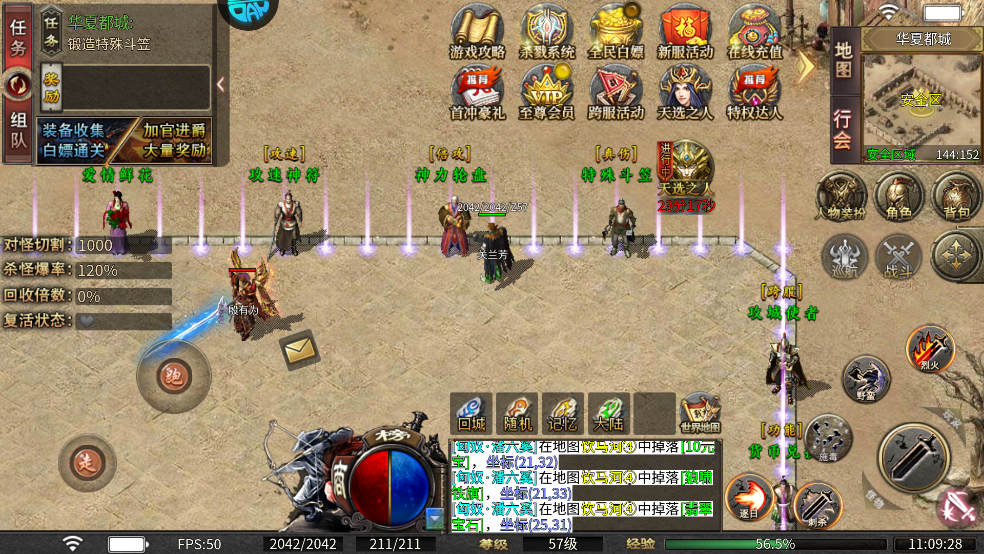984x554 pixels.
Task: Open the 游戏攻略 game guide scroll
Action: click(x=477, y=31)
